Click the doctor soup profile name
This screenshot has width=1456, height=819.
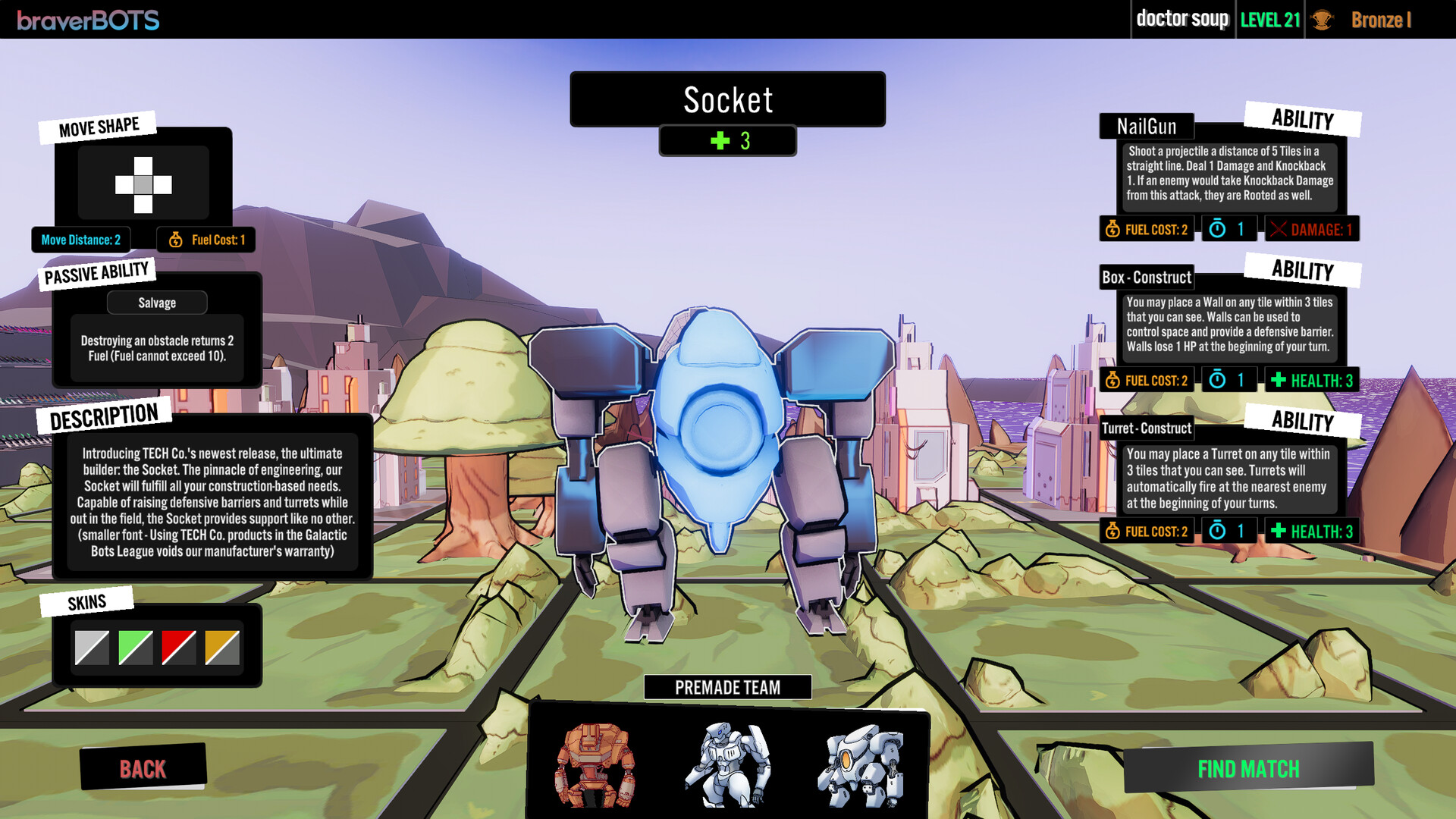[1183, 20]
